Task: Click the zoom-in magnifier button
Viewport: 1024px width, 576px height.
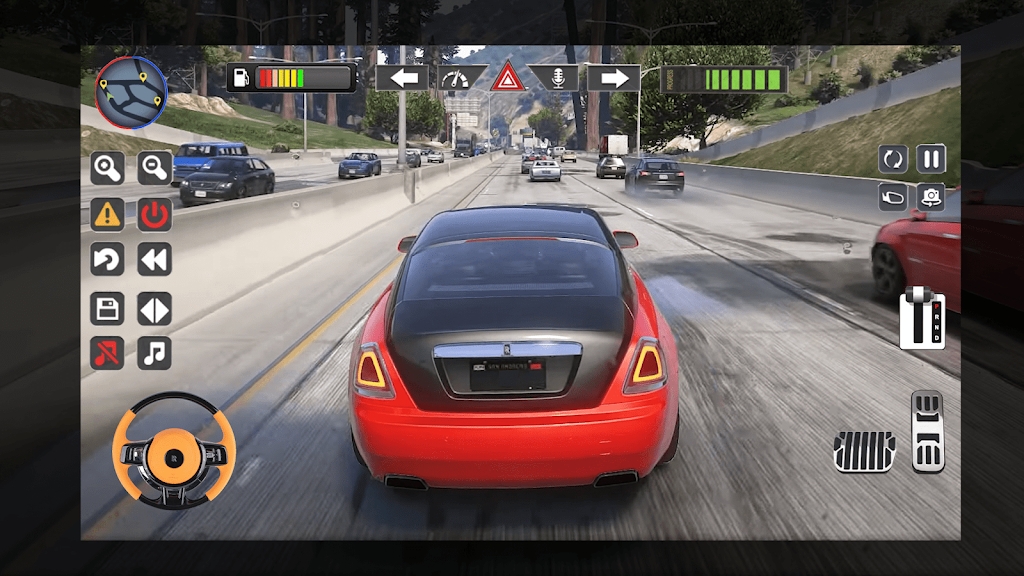Action: point(107,168)
